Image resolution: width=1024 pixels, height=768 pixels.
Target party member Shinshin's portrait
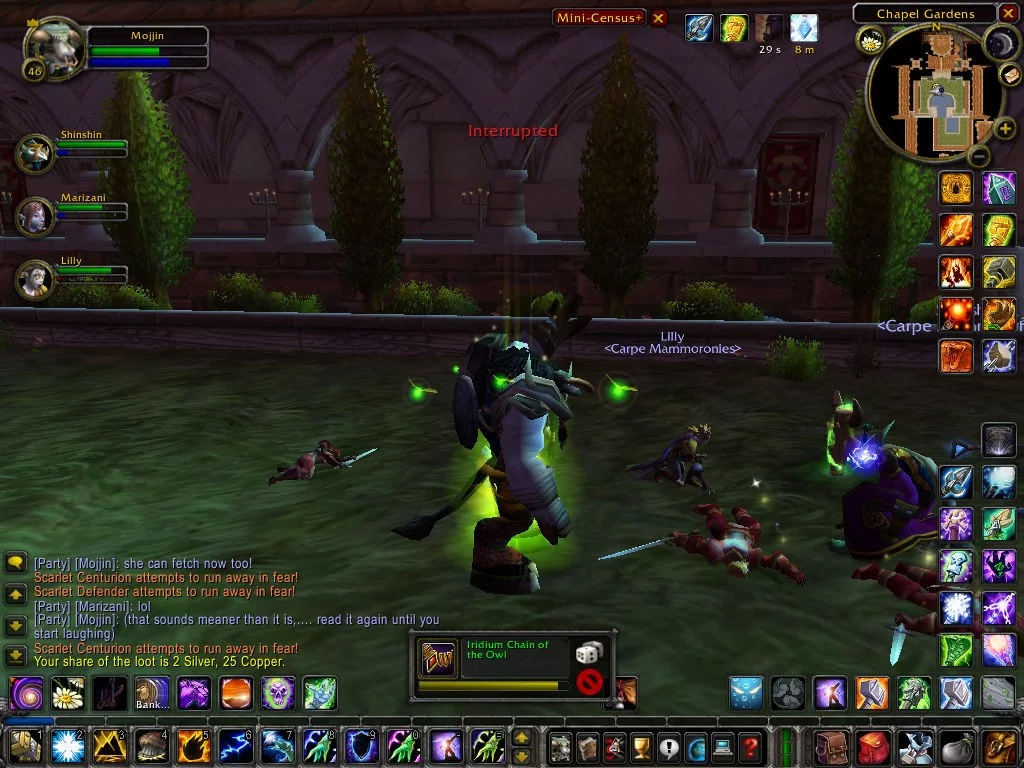[36, 153]
